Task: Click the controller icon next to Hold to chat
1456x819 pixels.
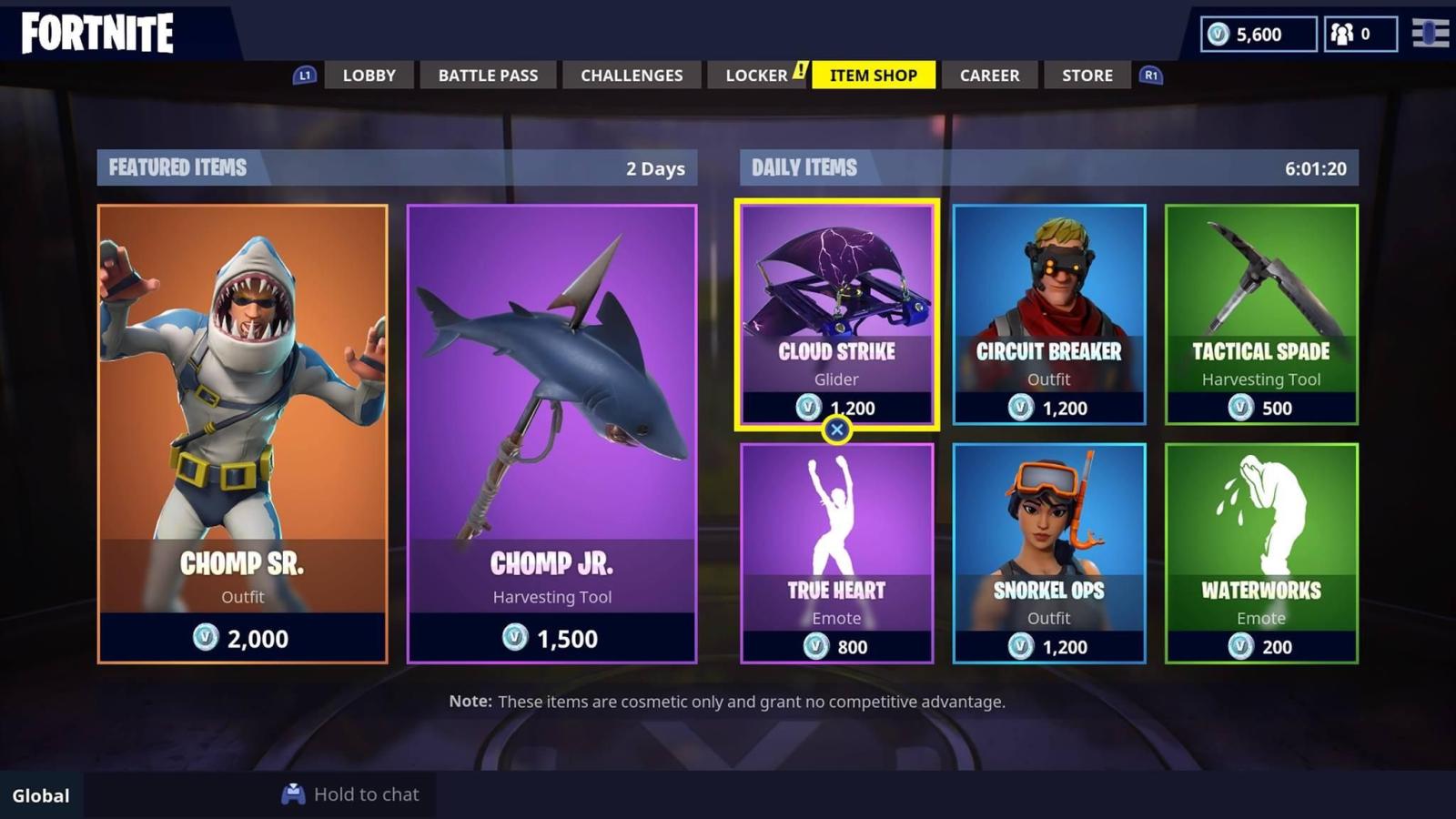Action: (292, 794)
